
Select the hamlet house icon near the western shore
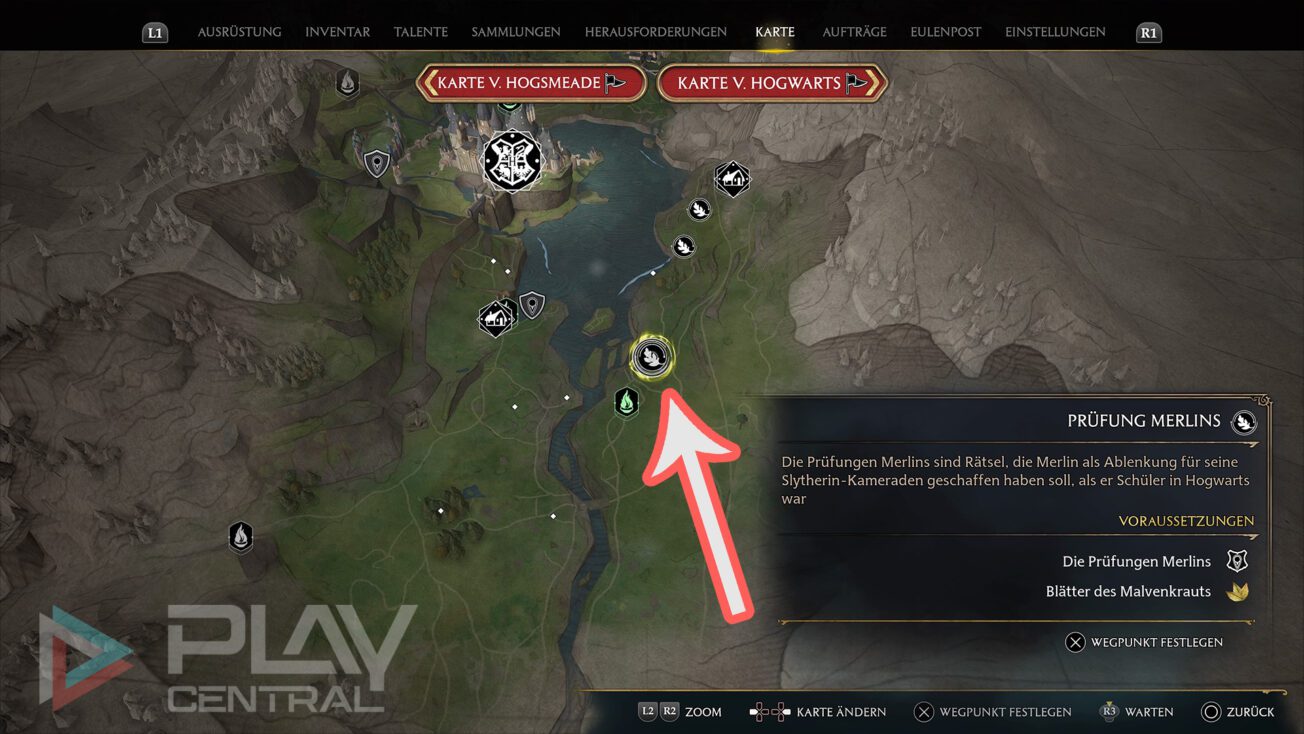click(494, 317)
